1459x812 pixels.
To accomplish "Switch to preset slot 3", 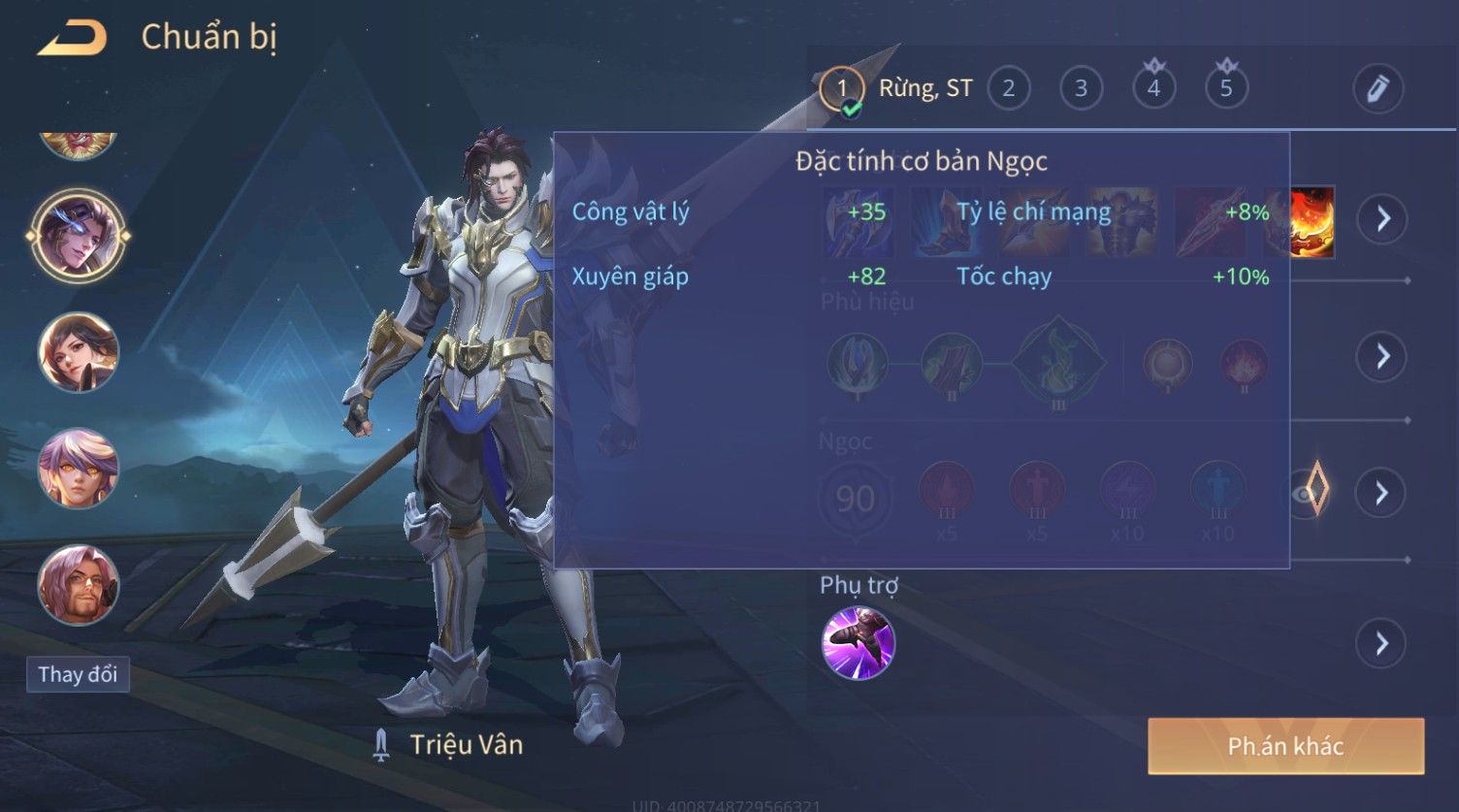I will (1081, 89).
